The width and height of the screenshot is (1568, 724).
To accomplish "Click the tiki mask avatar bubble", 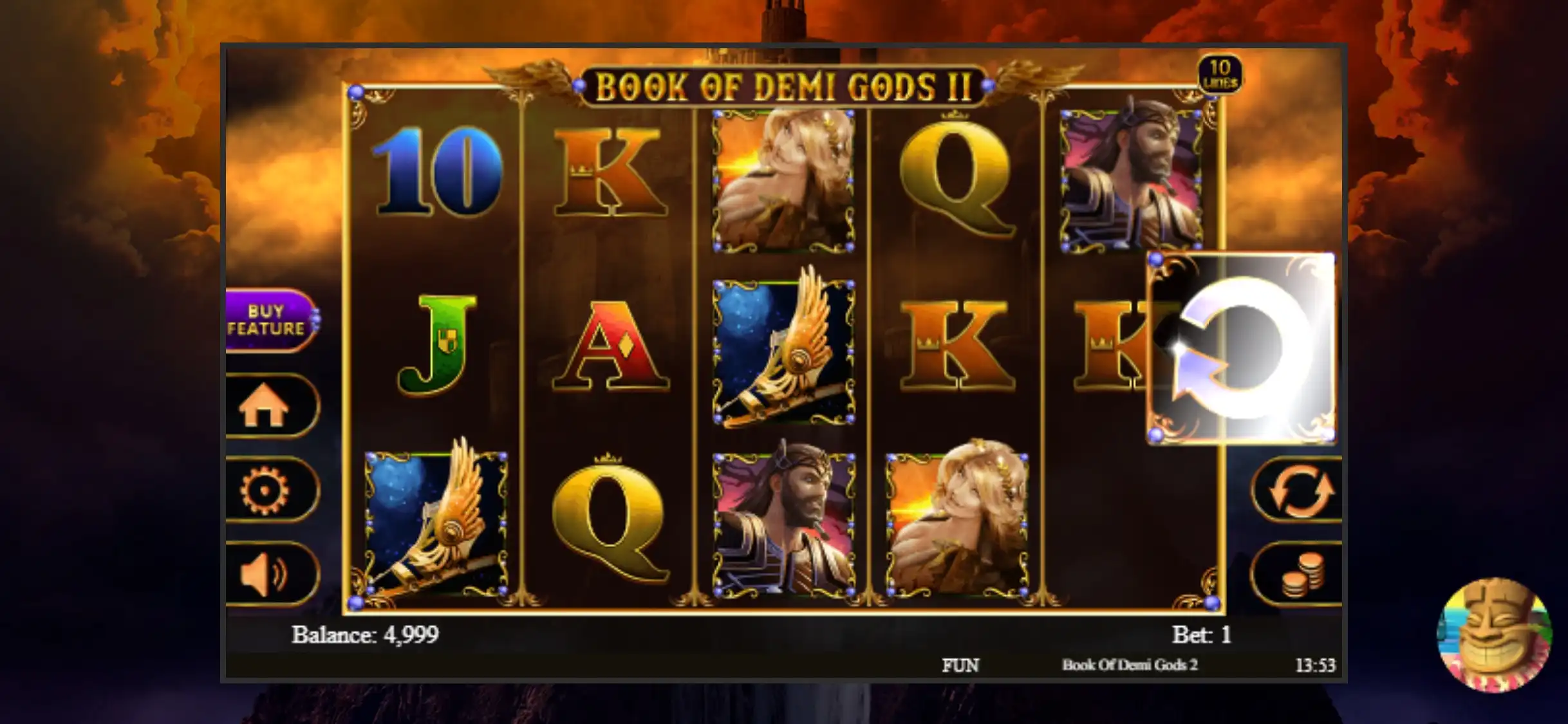I will [x=1495, y=635].
